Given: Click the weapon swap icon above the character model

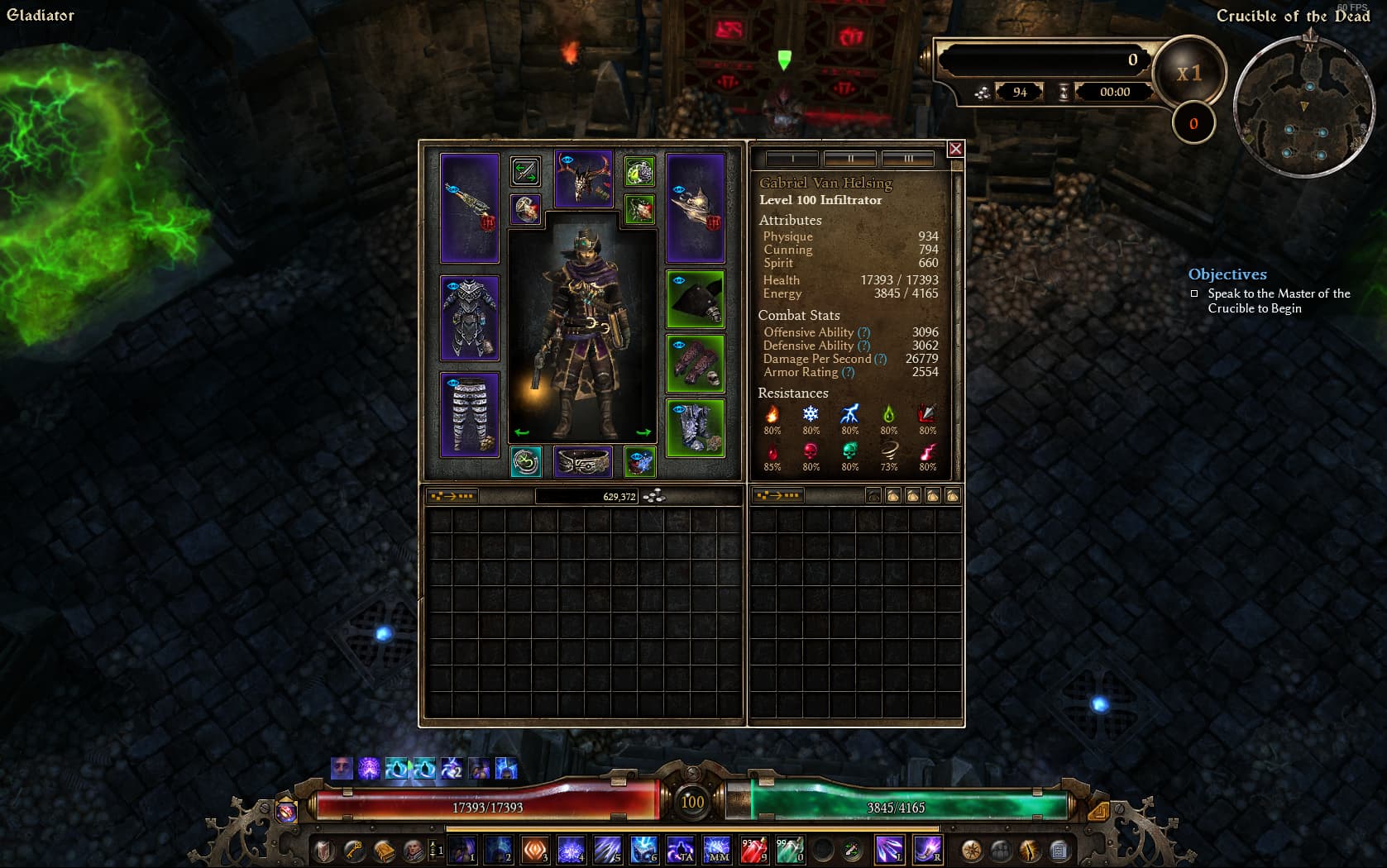Looking at the screenshot, I should 527,171.
